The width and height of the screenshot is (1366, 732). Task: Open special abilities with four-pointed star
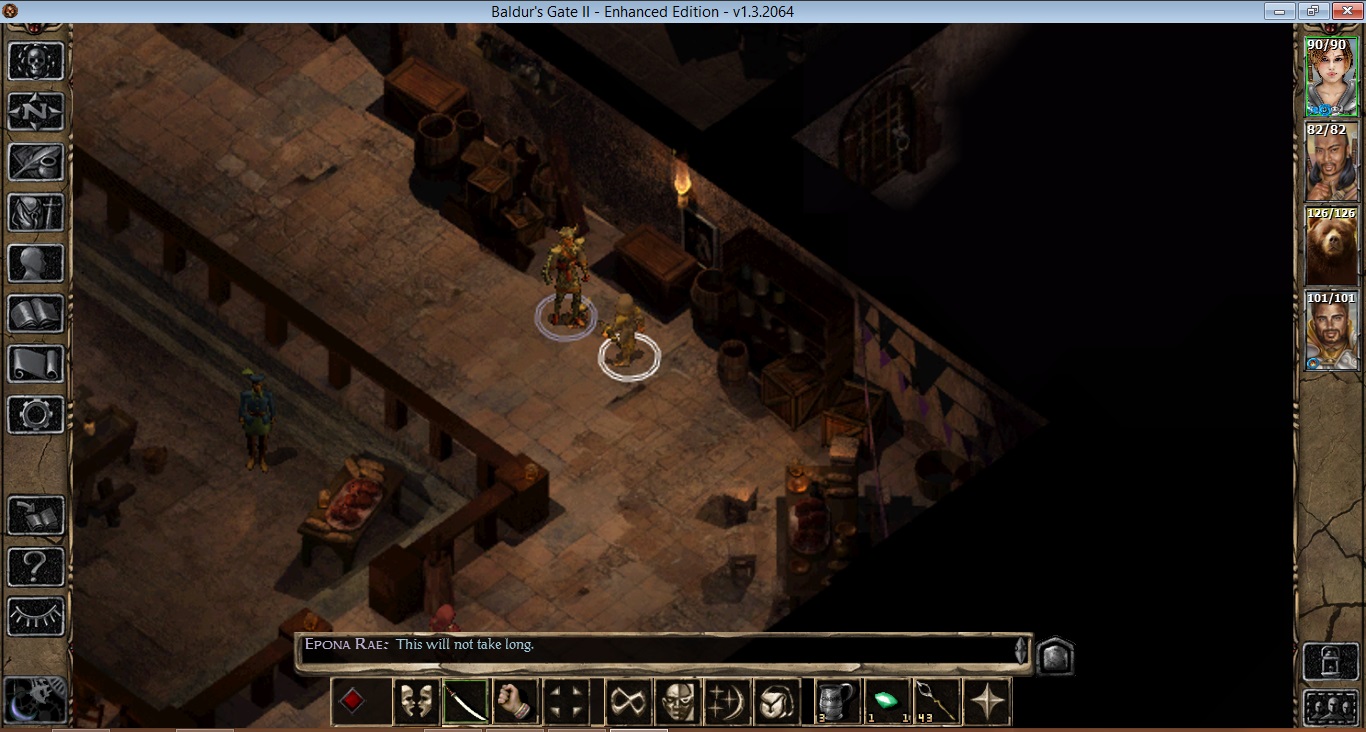987,701
